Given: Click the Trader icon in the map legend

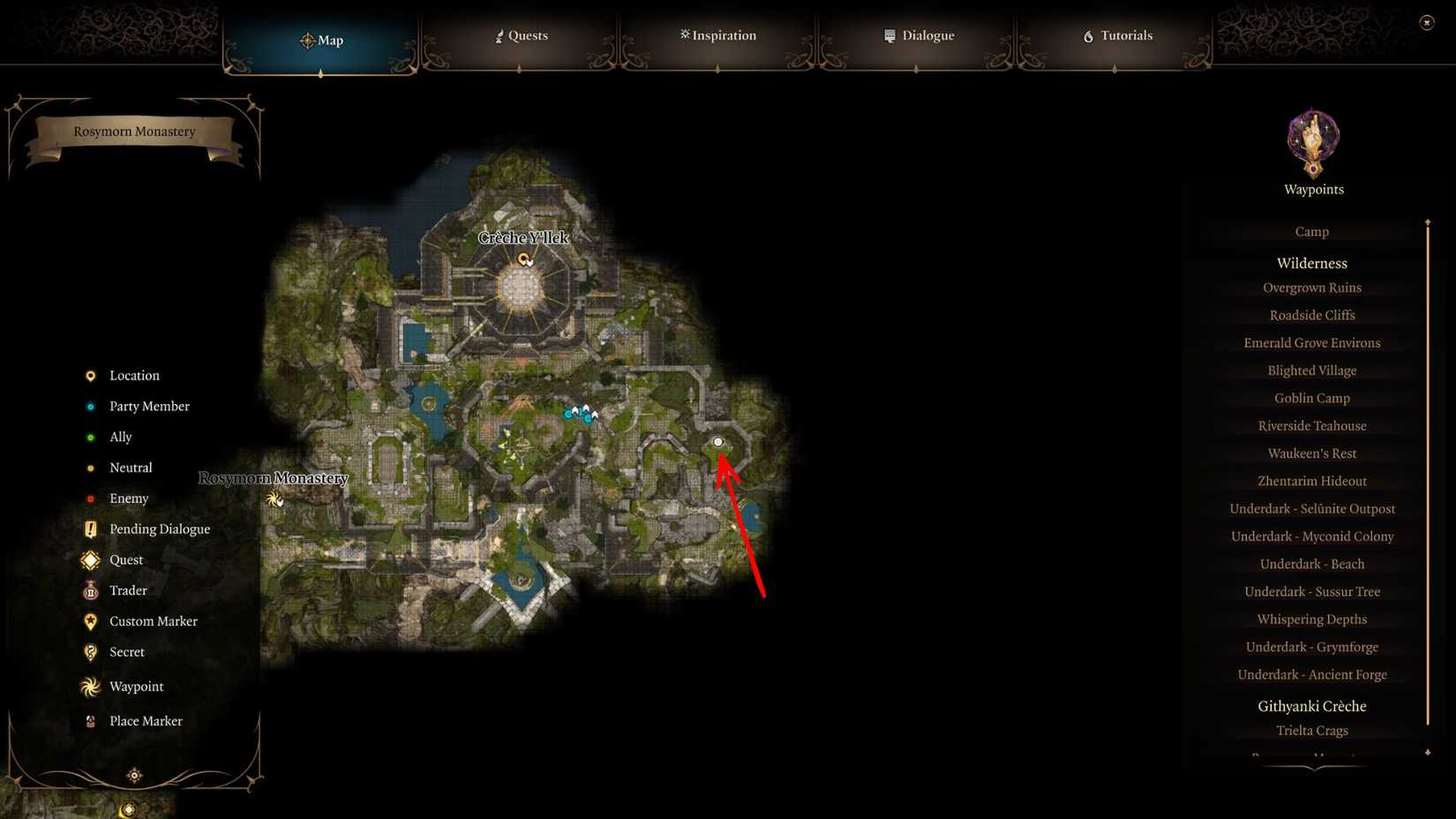Looking at the screenshot, I should (x=91, y=590).
